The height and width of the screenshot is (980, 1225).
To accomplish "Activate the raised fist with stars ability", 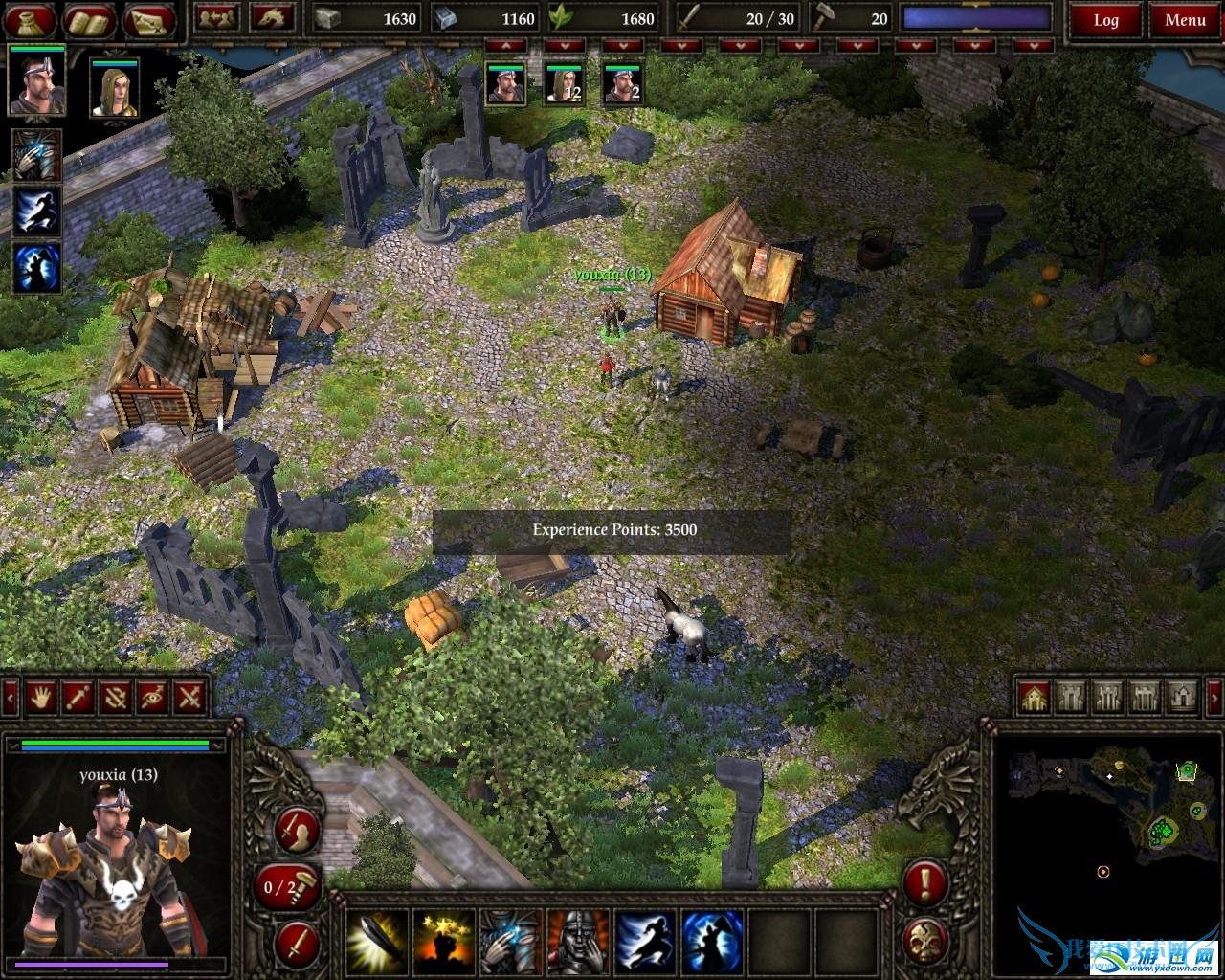I will point(442,941).
